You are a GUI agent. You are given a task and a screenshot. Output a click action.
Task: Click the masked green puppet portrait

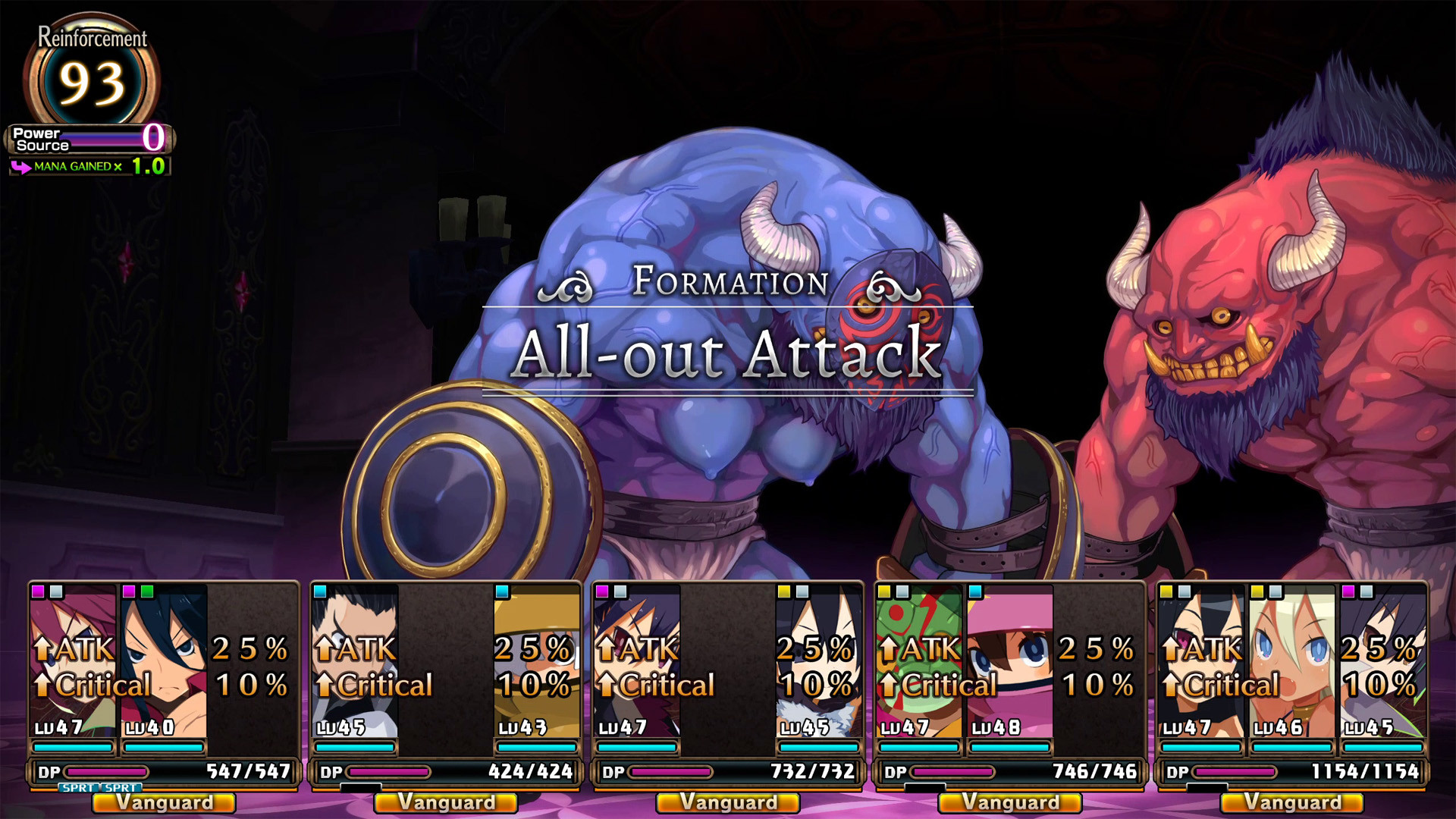pyautogui.click(x=918, y=660)
